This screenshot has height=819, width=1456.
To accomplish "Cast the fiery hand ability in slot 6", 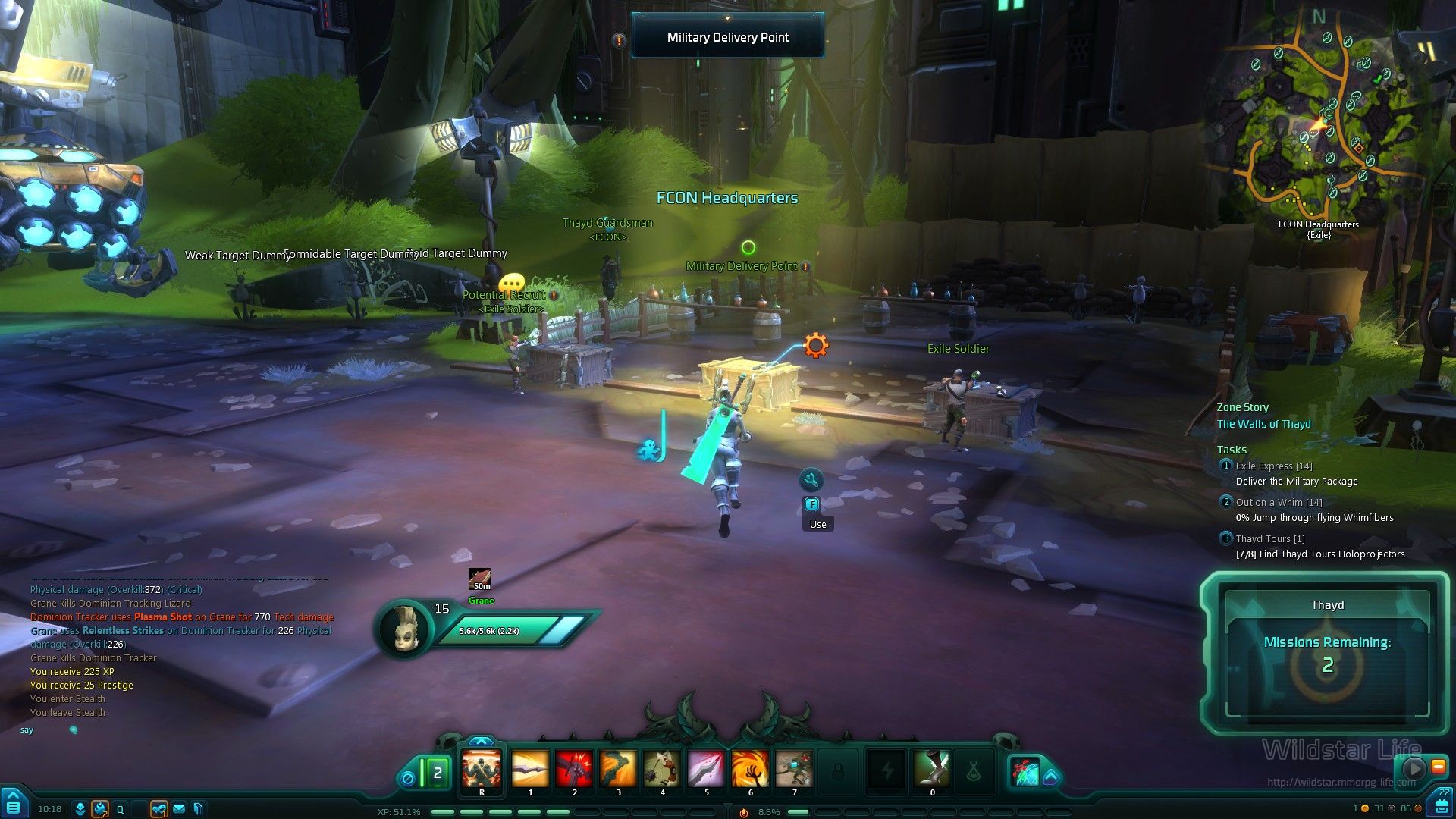I will click(x=750, y=769).
